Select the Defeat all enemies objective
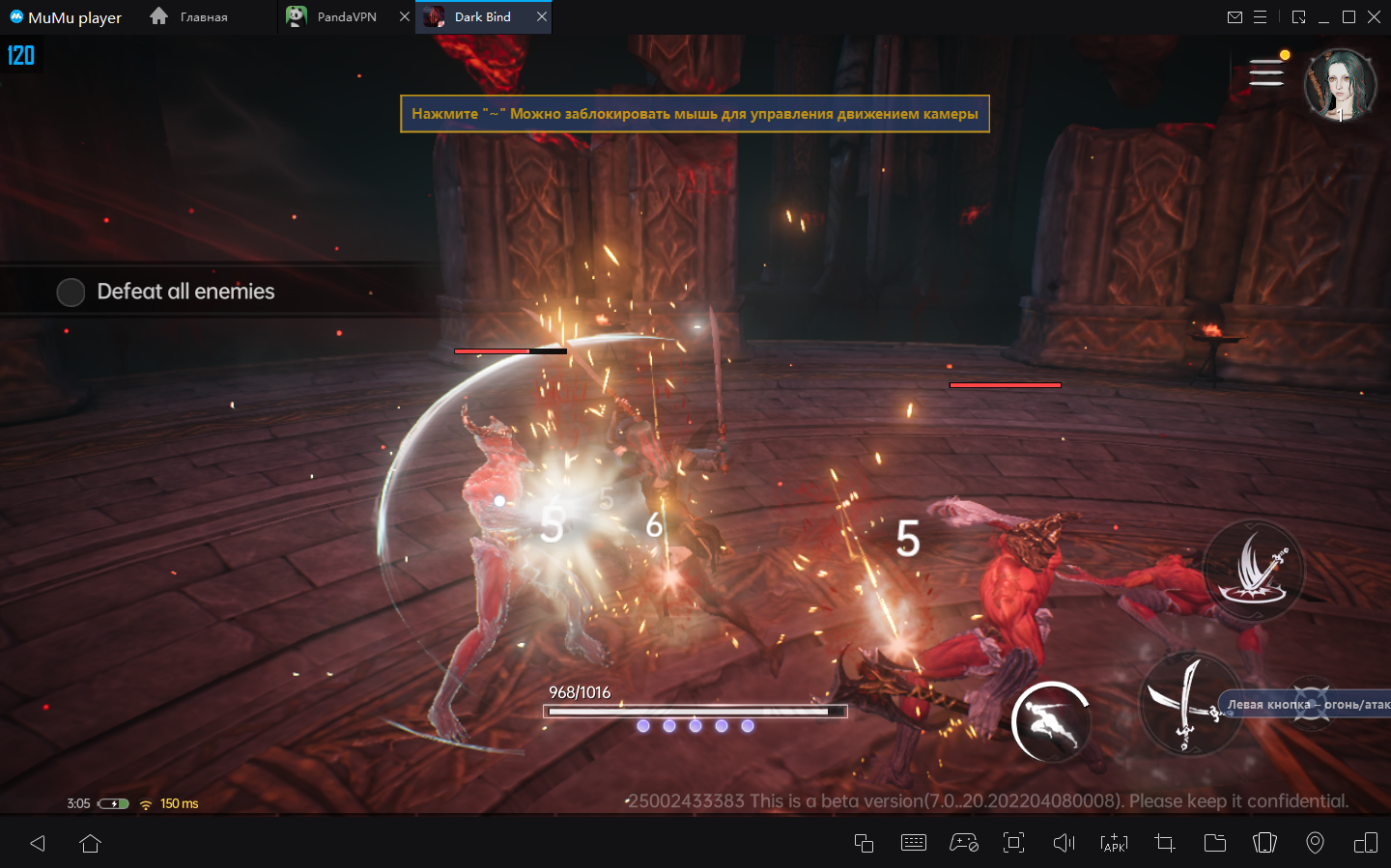This screenshot has width=1391, height=868. (185, 292)
